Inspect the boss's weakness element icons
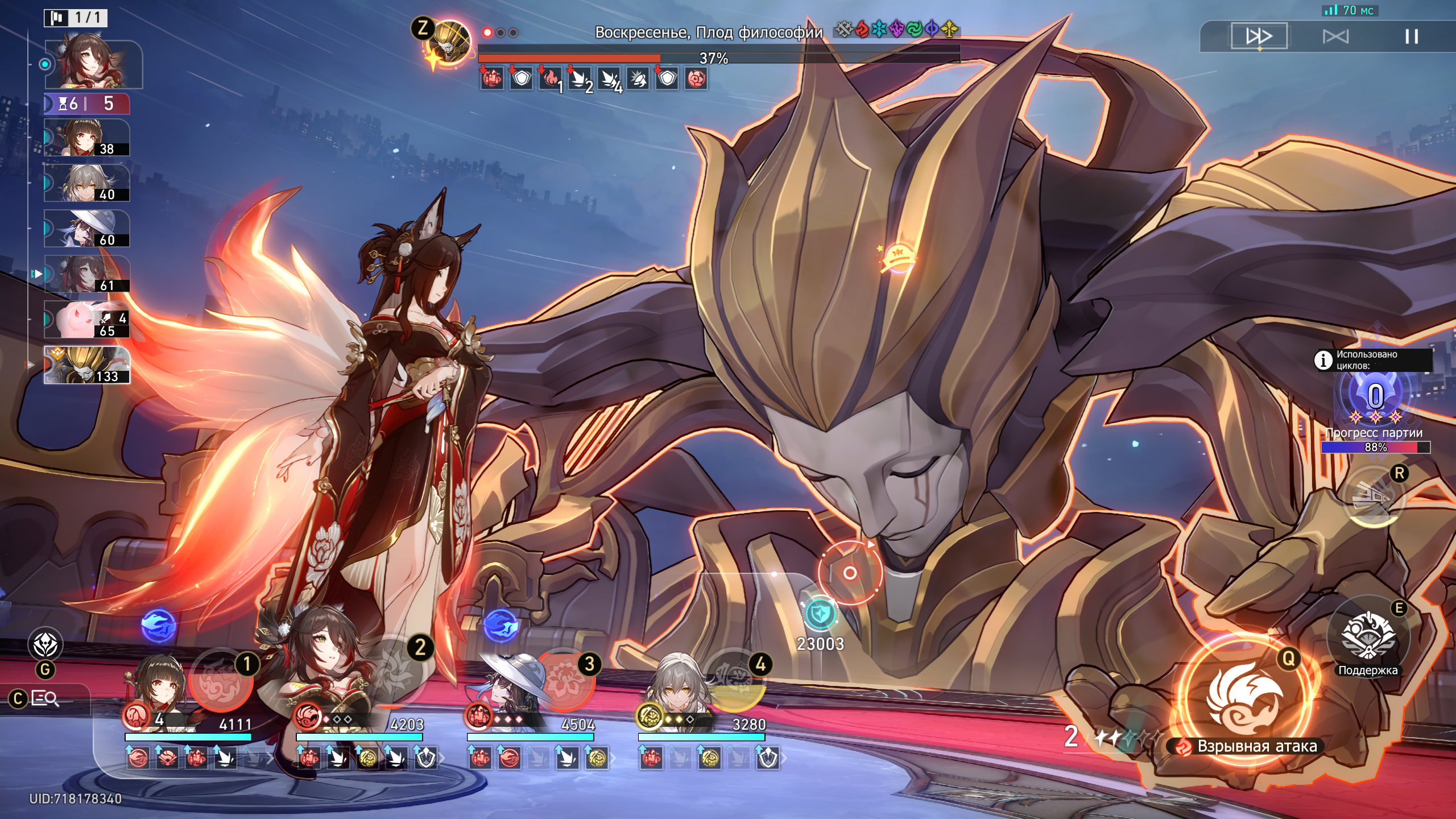The height and width of the screenshot is (819, 1456). [x=896, y=30]
